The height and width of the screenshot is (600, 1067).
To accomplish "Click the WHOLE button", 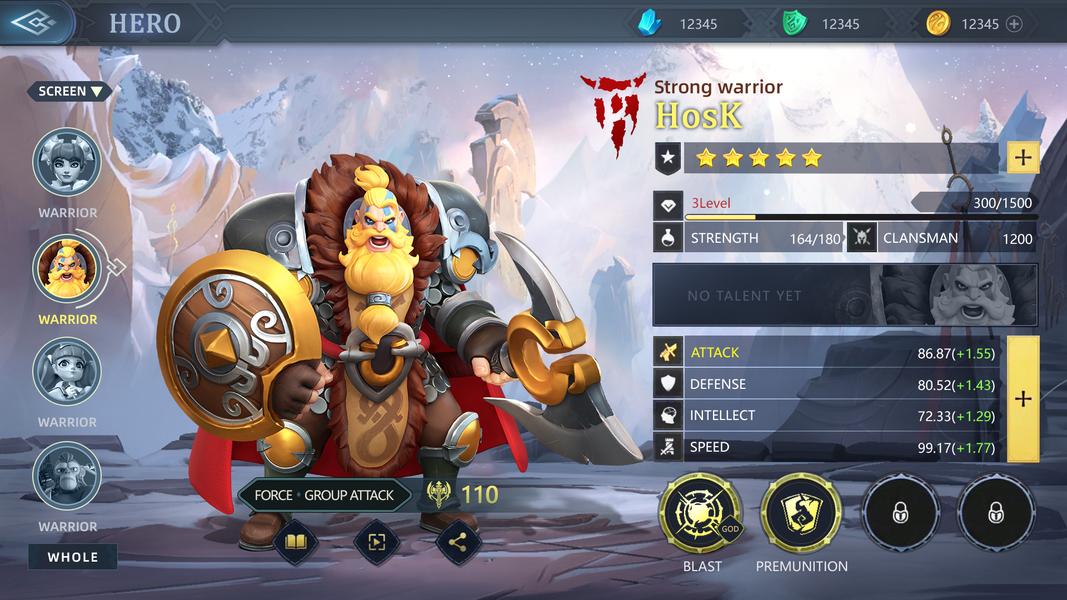I will pyautogui.click(x=73, y=557).
